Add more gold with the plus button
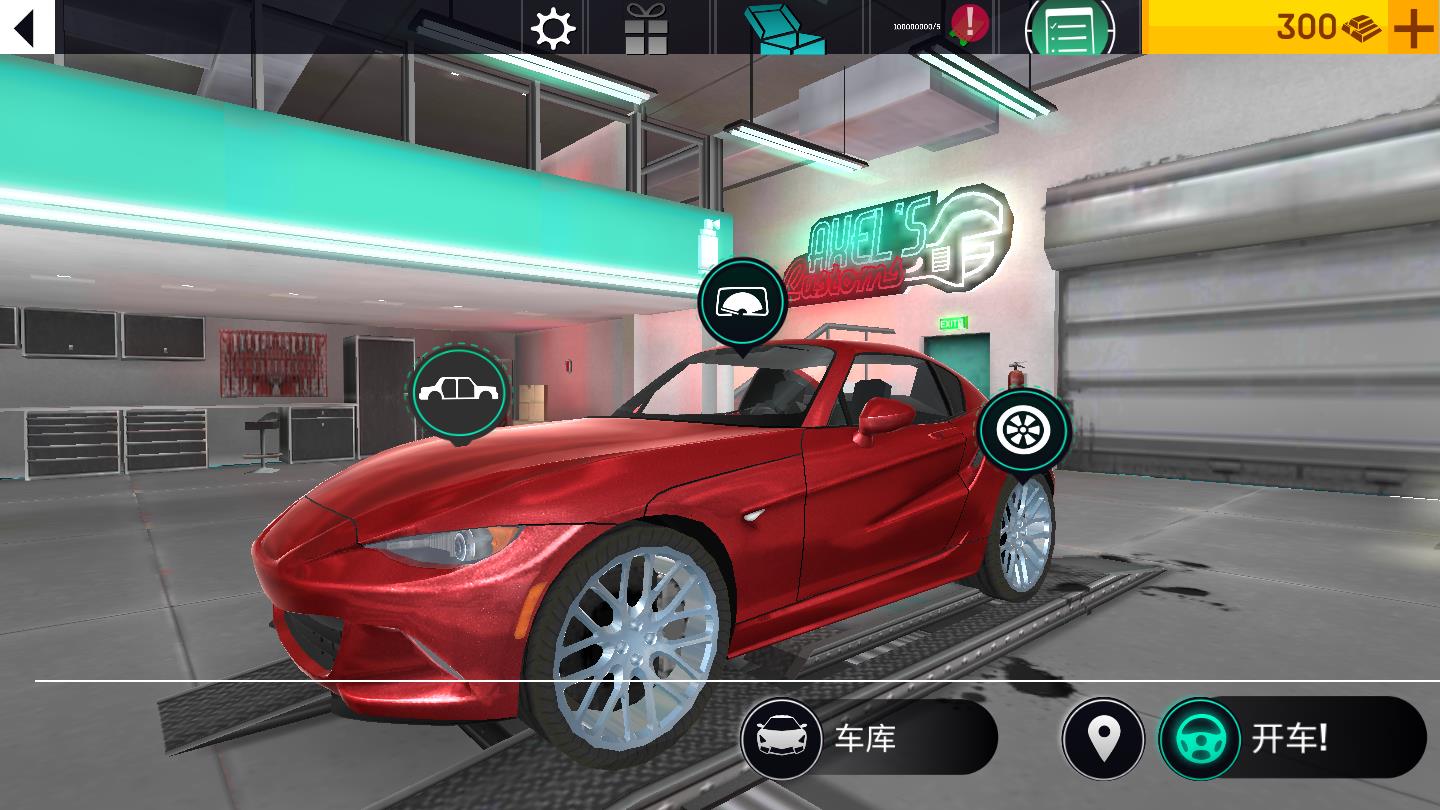Viewport: 1440px width, 810px height. point(1413,28)
